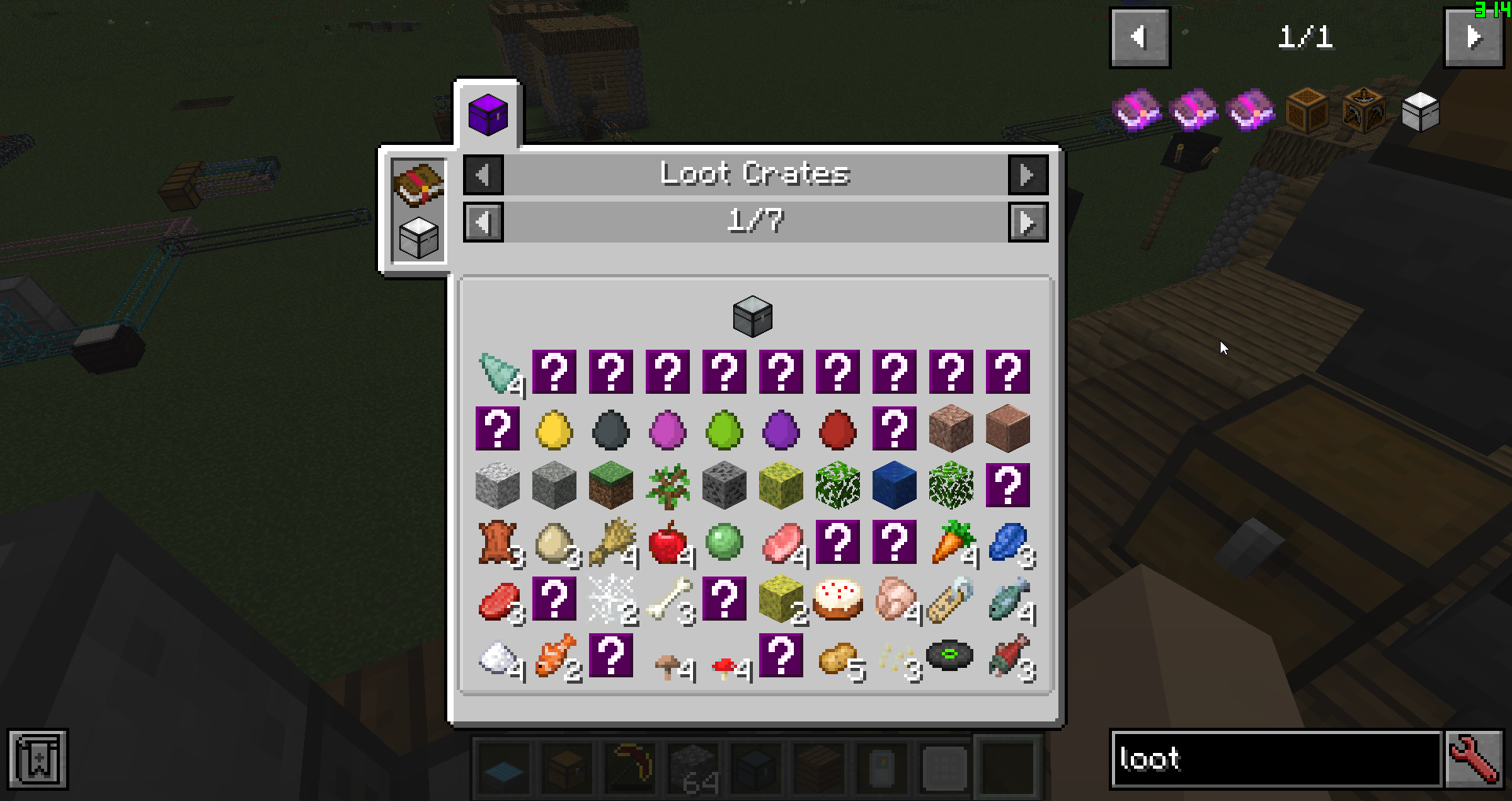Image resolution: width=1512 pixels, height=801 pixels.
Task: Go to previous item list page
Action: tap(1140, 38)
